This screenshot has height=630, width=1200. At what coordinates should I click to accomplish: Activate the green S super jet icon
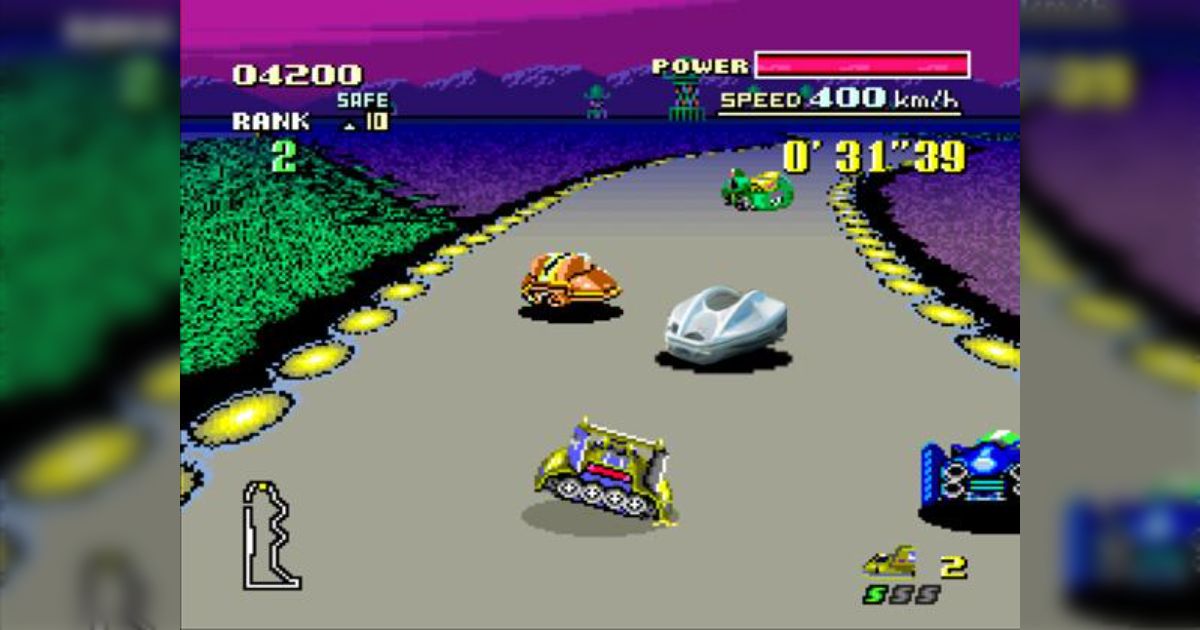(x=875, y=594)
